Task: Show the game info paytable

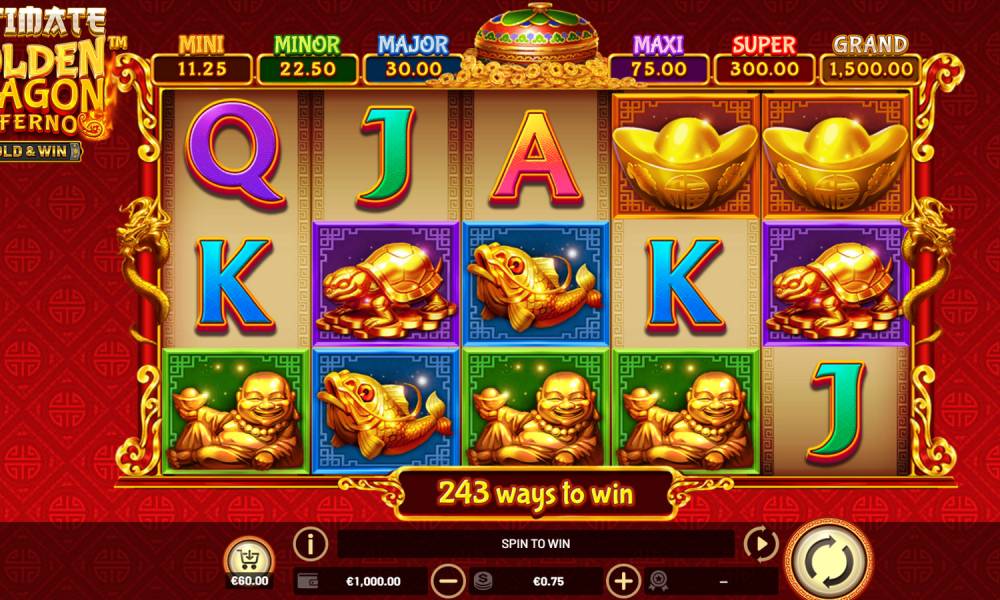Action: point(311,545)
